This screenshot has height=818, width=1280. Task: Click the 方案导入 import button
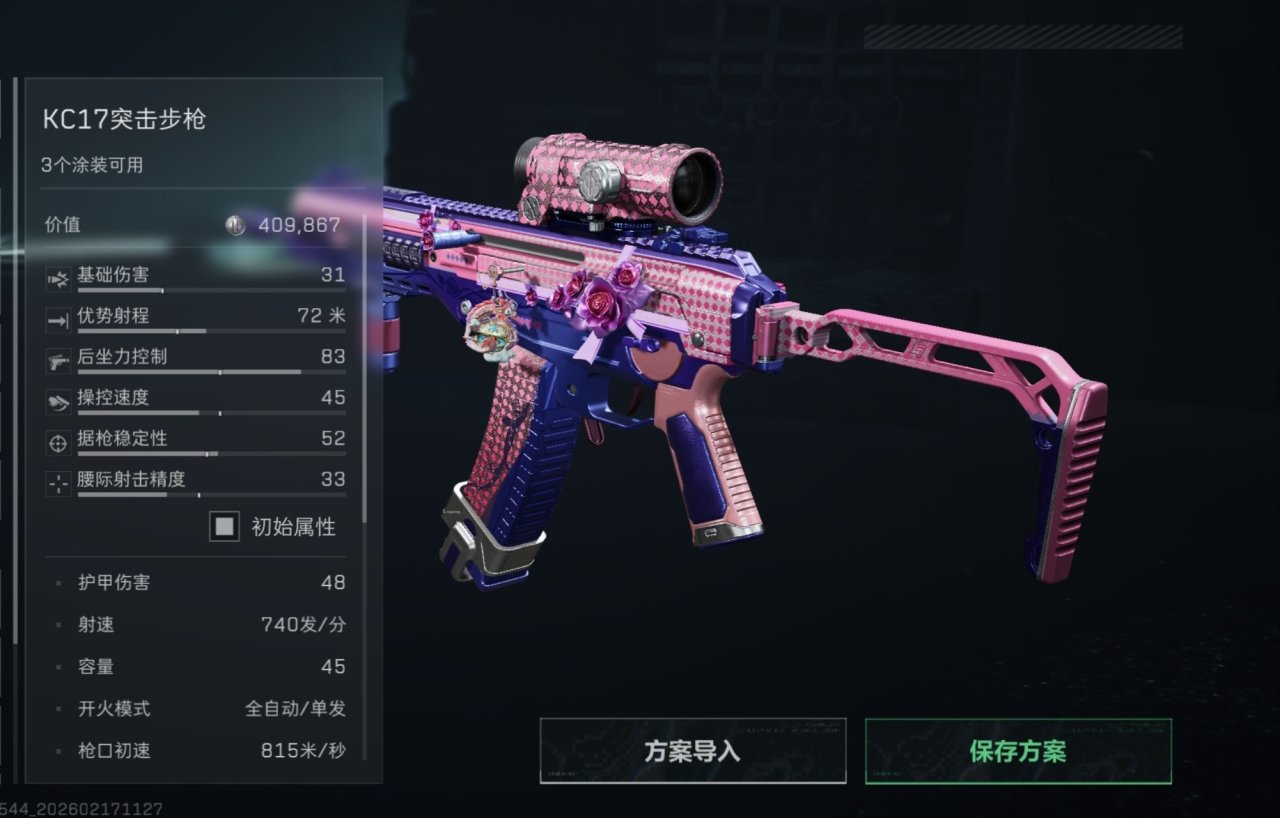click(x=692, y=751)
